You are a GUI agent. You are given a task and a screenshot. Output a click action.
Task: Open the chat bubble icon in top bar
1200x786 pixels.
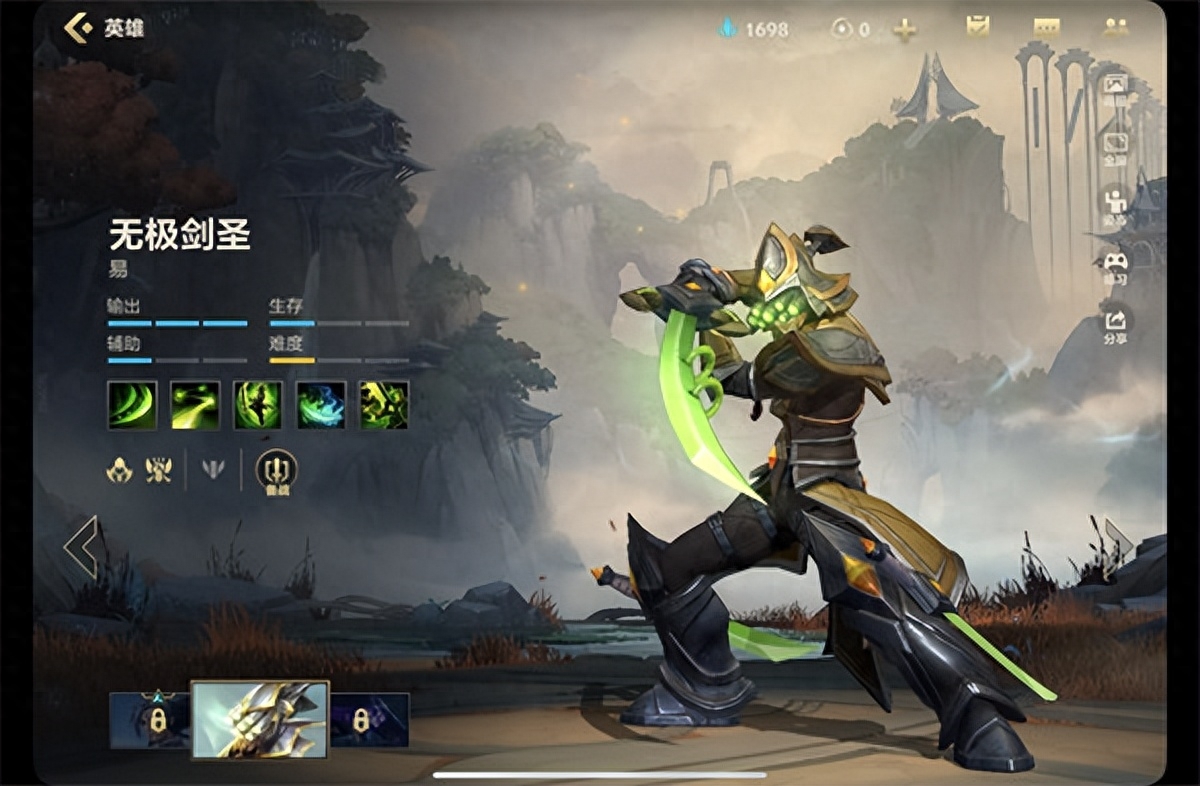tap(1046, 28)
